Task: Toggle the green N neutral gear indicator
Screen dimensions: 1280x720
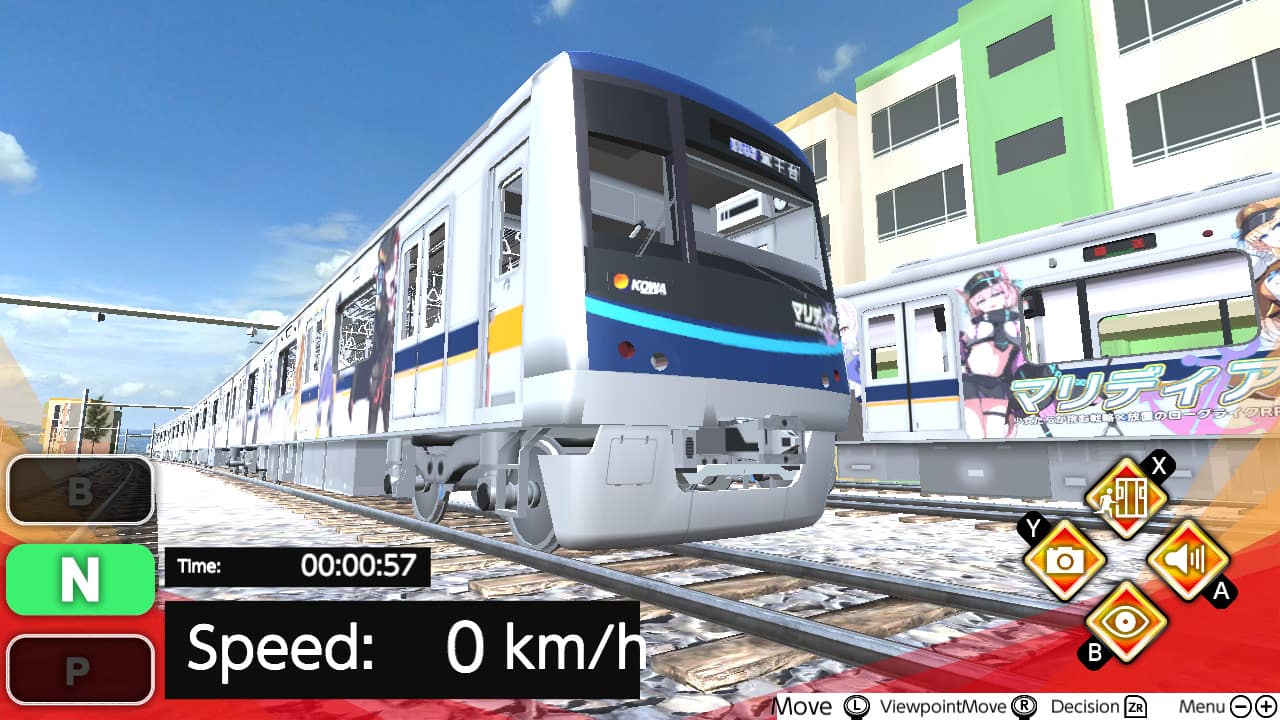Action: click(79, 579)
